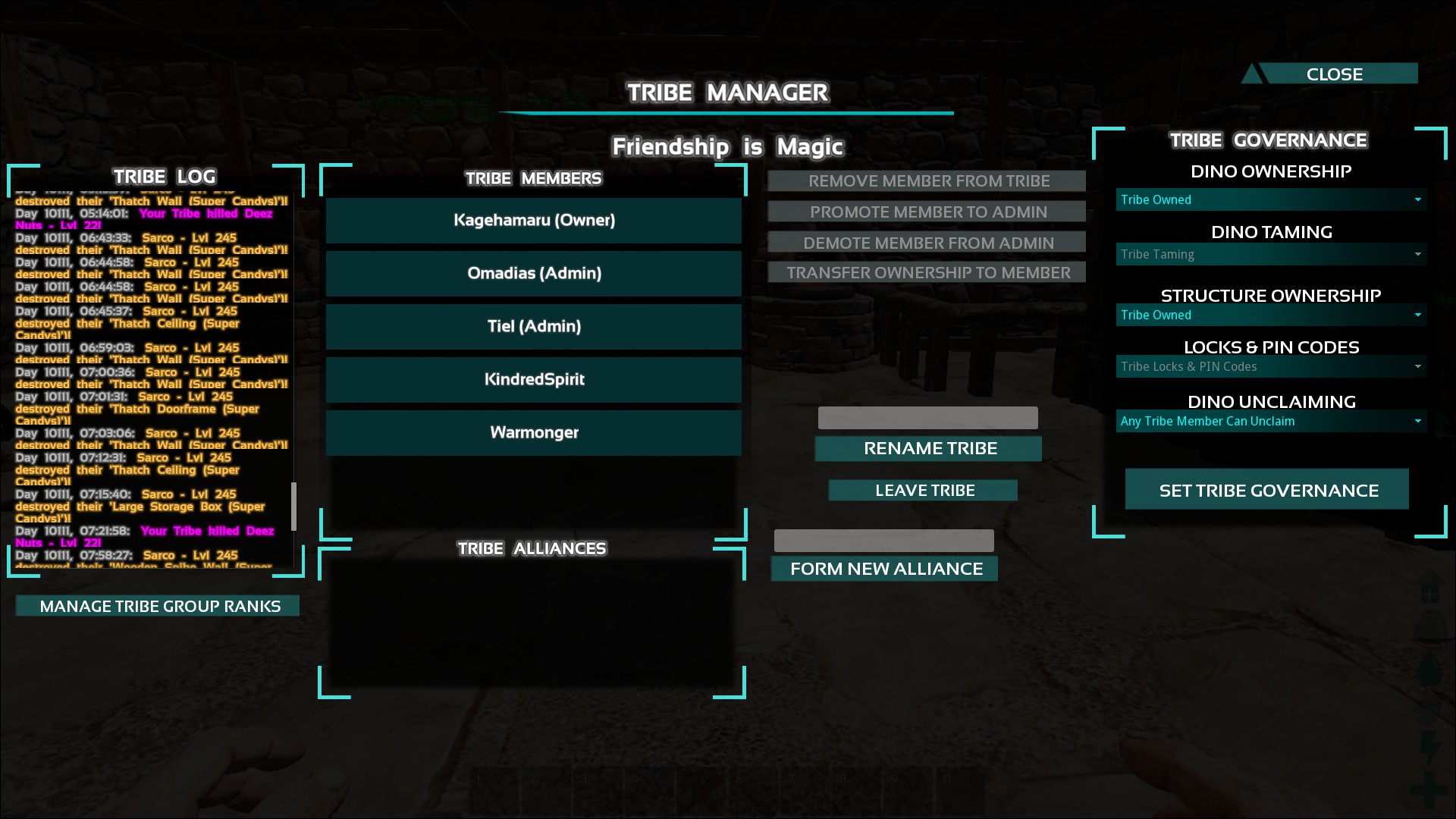Select tribe member Kagehamaru (Owner)
The width and height of the screenshot is (1456, 819).
coord(534,221)
